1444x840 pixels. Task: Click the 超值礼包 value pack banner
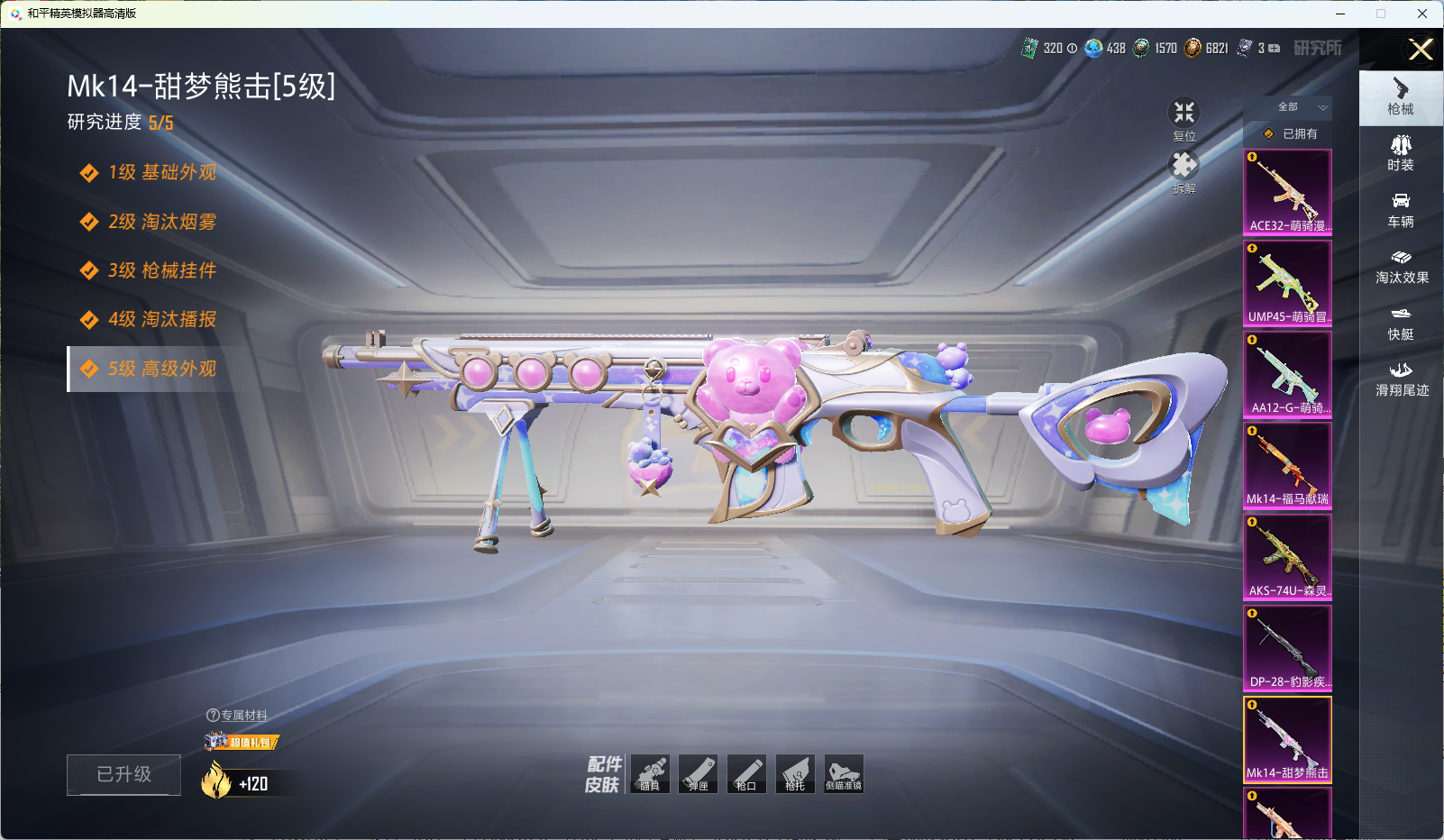pyautogui.click(x=242, y=742)
